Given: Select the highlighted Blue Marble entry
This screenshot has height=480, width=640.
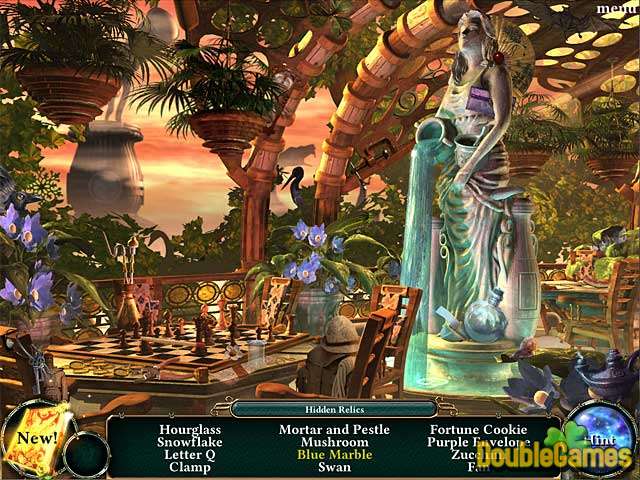Looking at the screenshot, I should 334,454.
